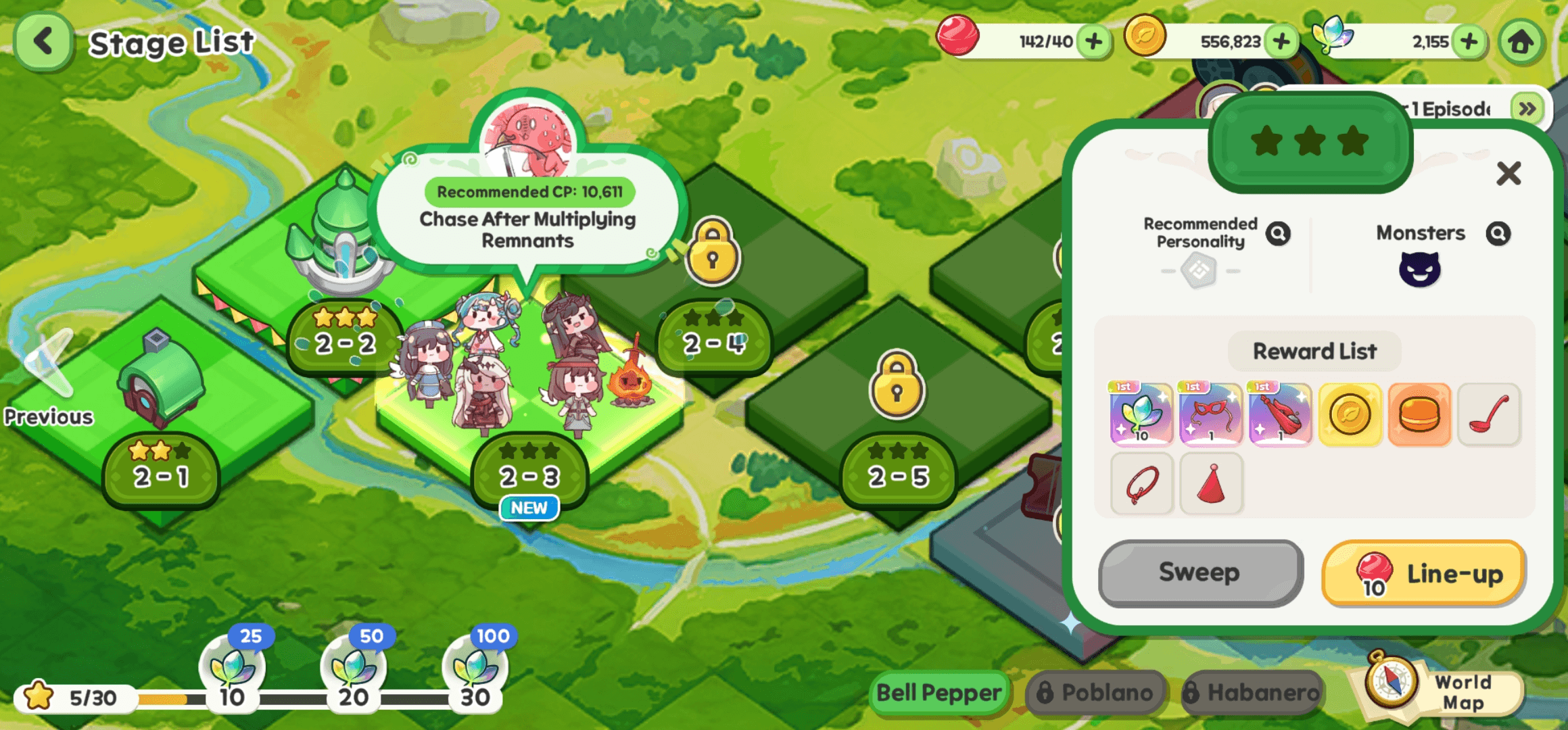This screenshot has height=730, width=1568.
Task: Add more crystal flower gems
Action: [1468, 42]
